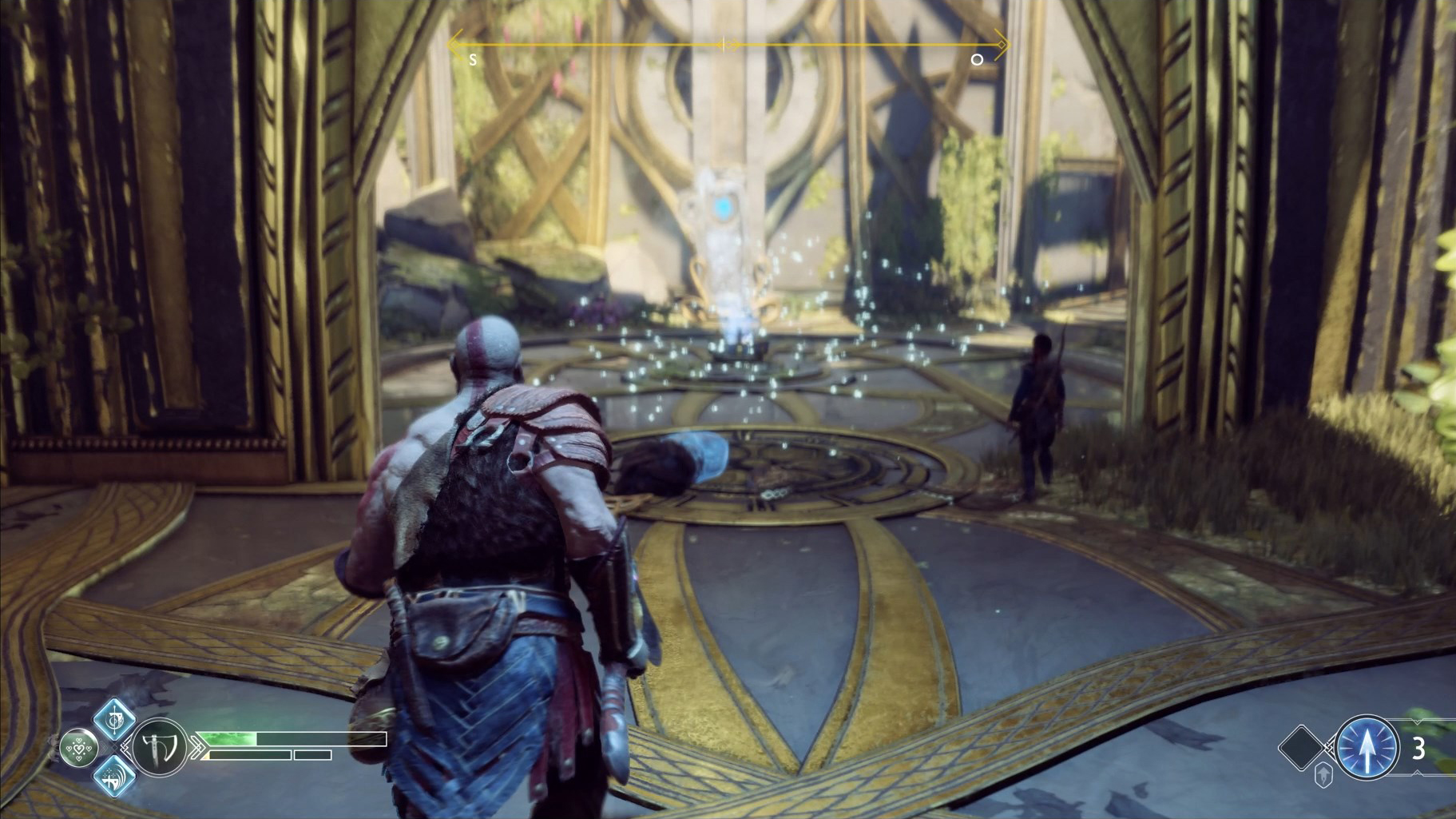Click the center tick of the compass strip

click(x=724, y=45)
